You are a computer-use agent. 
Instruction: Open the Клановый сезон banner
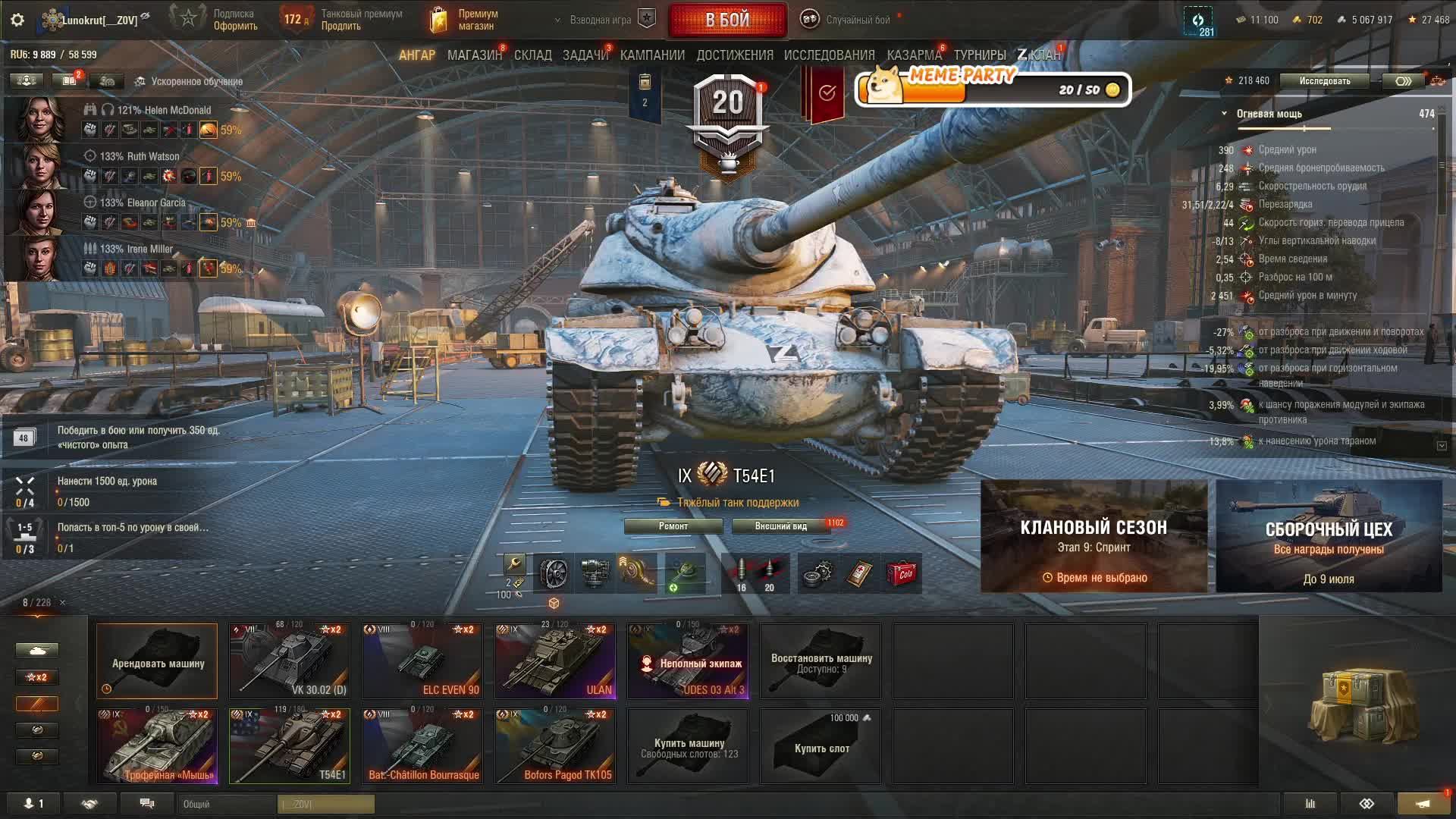[x=1094, y=536]
